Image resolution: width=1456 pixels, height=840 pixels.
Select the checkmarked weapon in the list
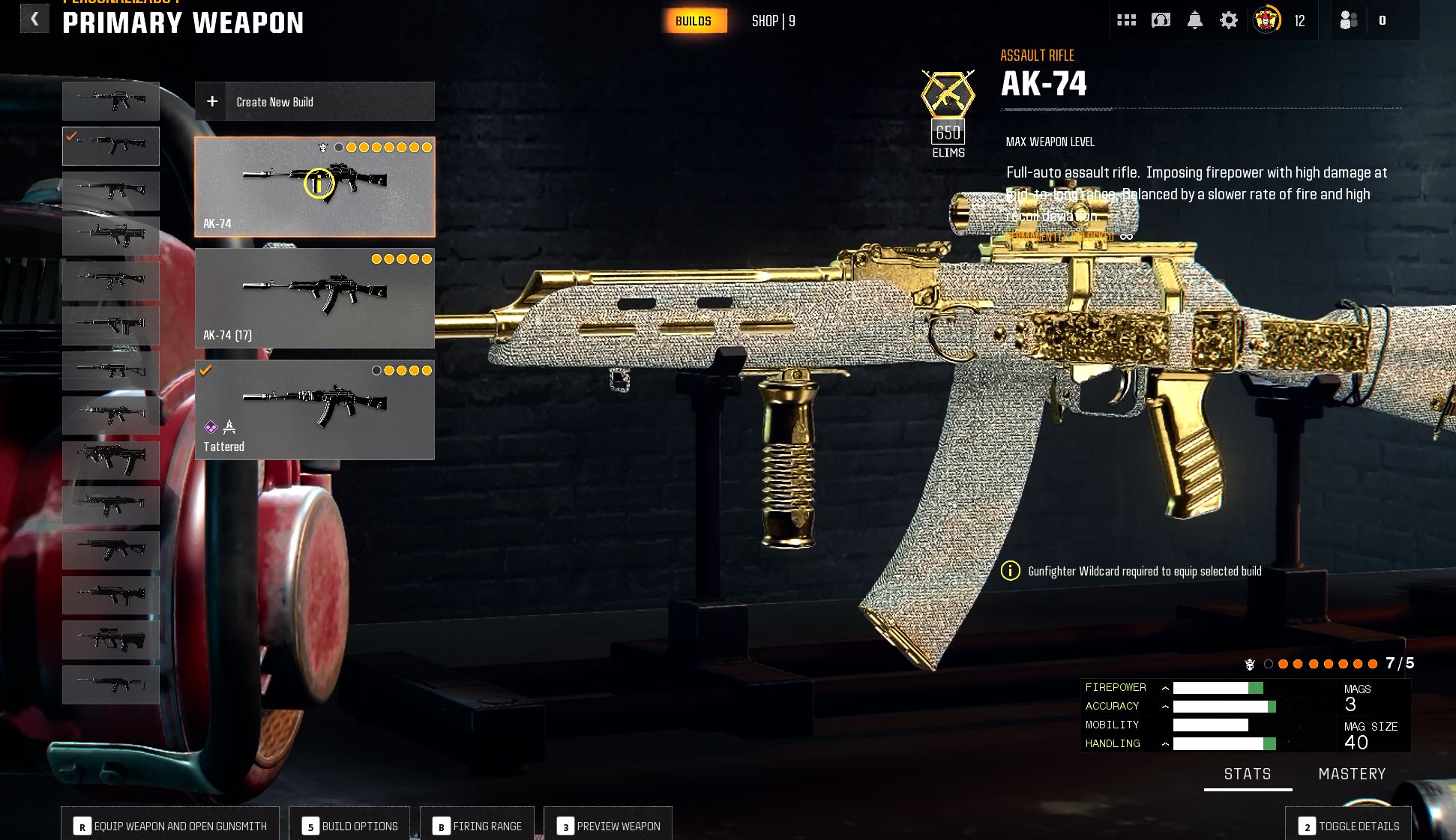click(x=111, y=145)
